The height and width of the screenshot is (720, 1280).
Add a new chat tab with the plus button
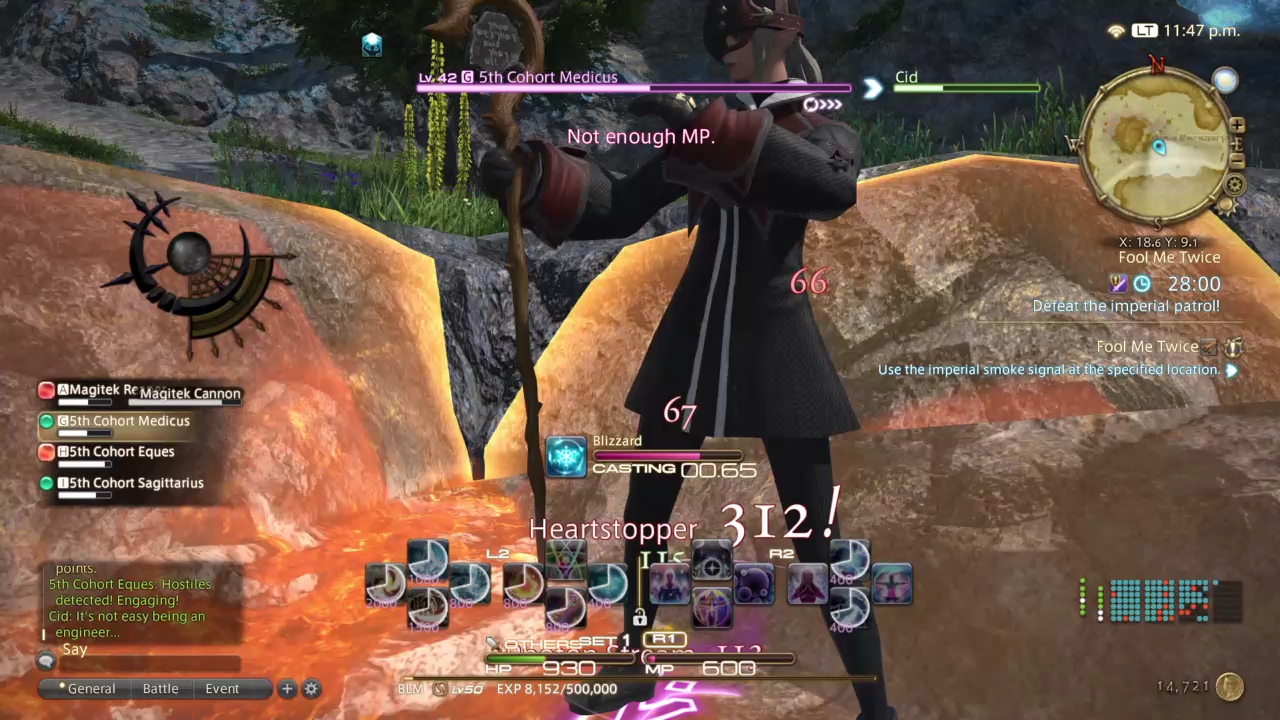(x=287, y=689)
